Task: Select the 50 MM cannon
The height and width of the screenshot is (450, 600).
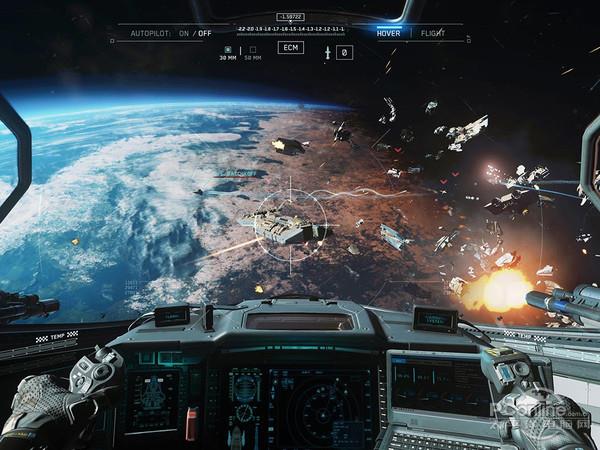Action: (253, 52)
